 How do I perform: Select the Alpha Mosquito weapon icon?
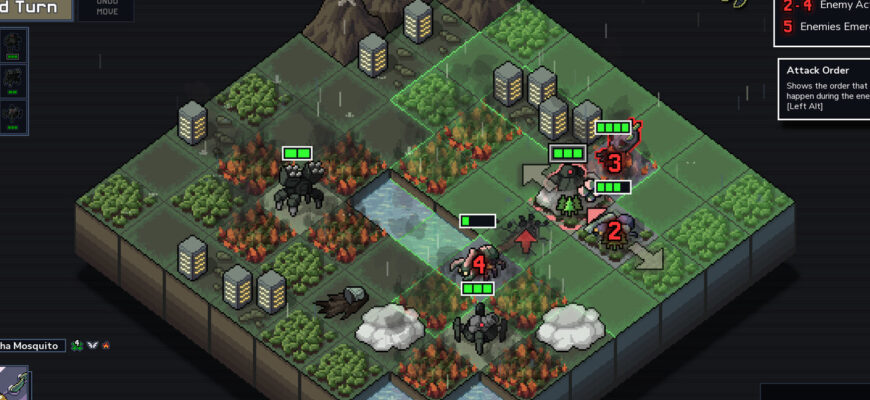(14, 383)
